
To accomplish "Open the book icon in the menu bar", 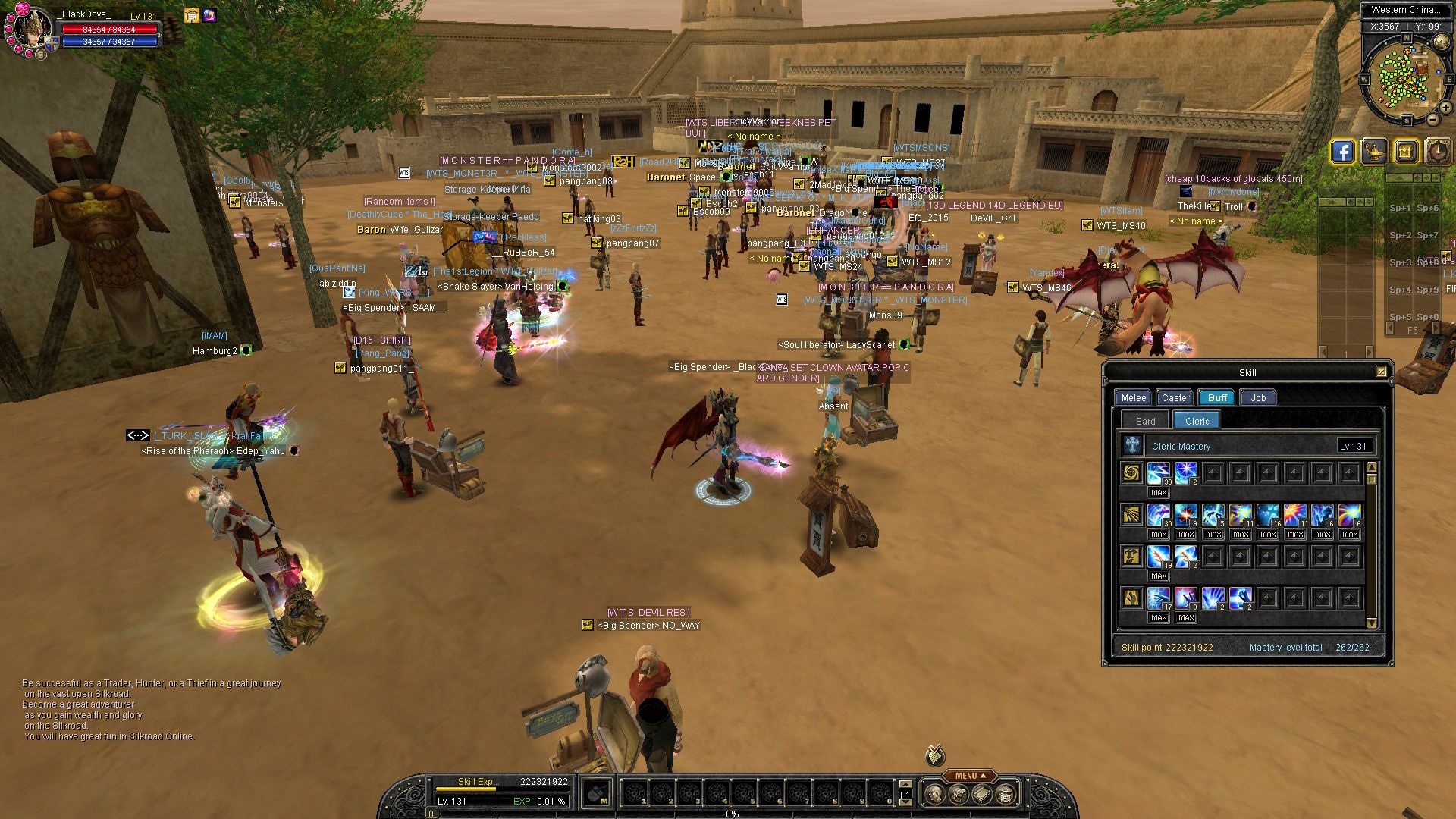I will 982,794.
